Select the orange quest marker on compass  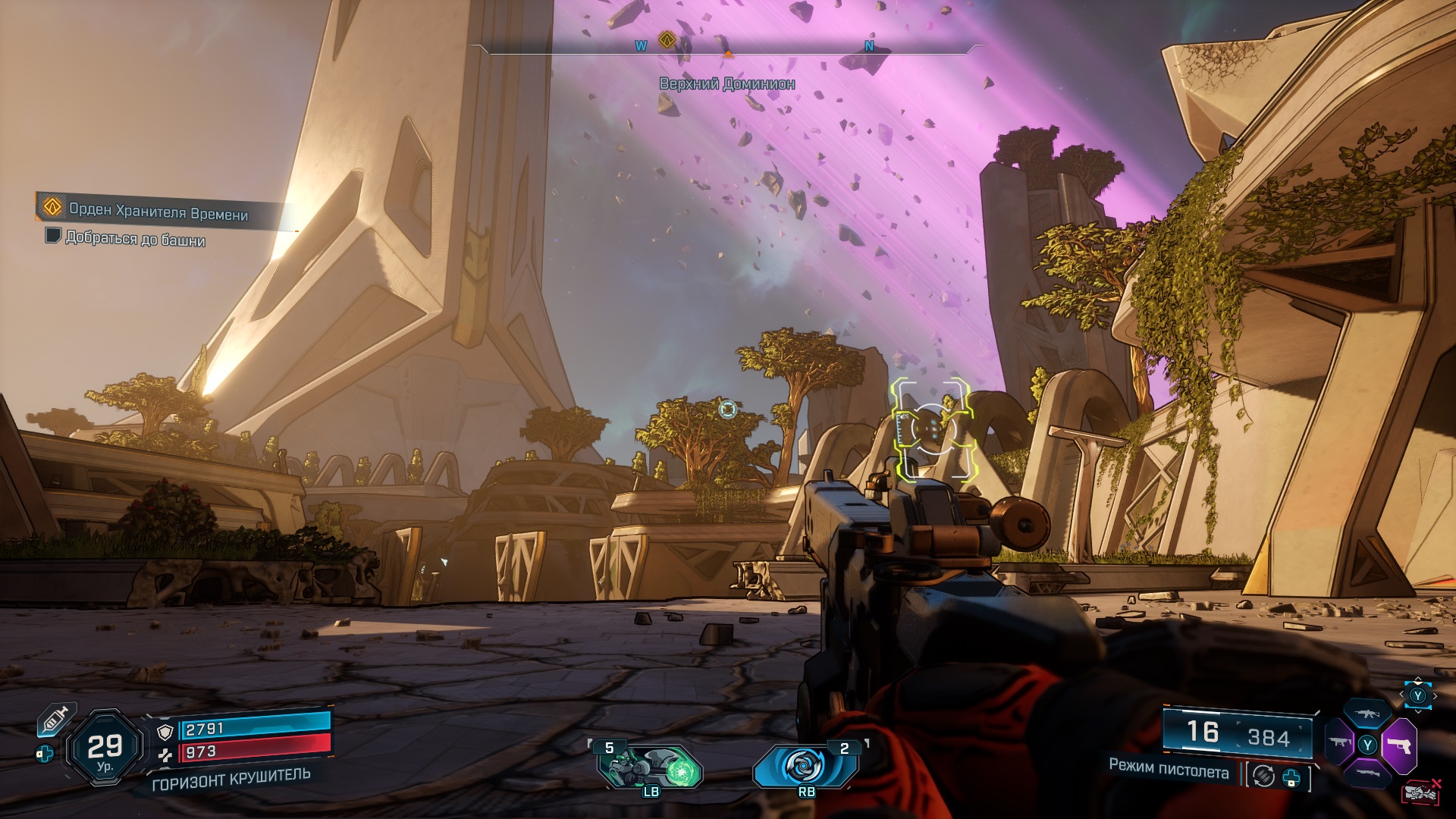667,39
